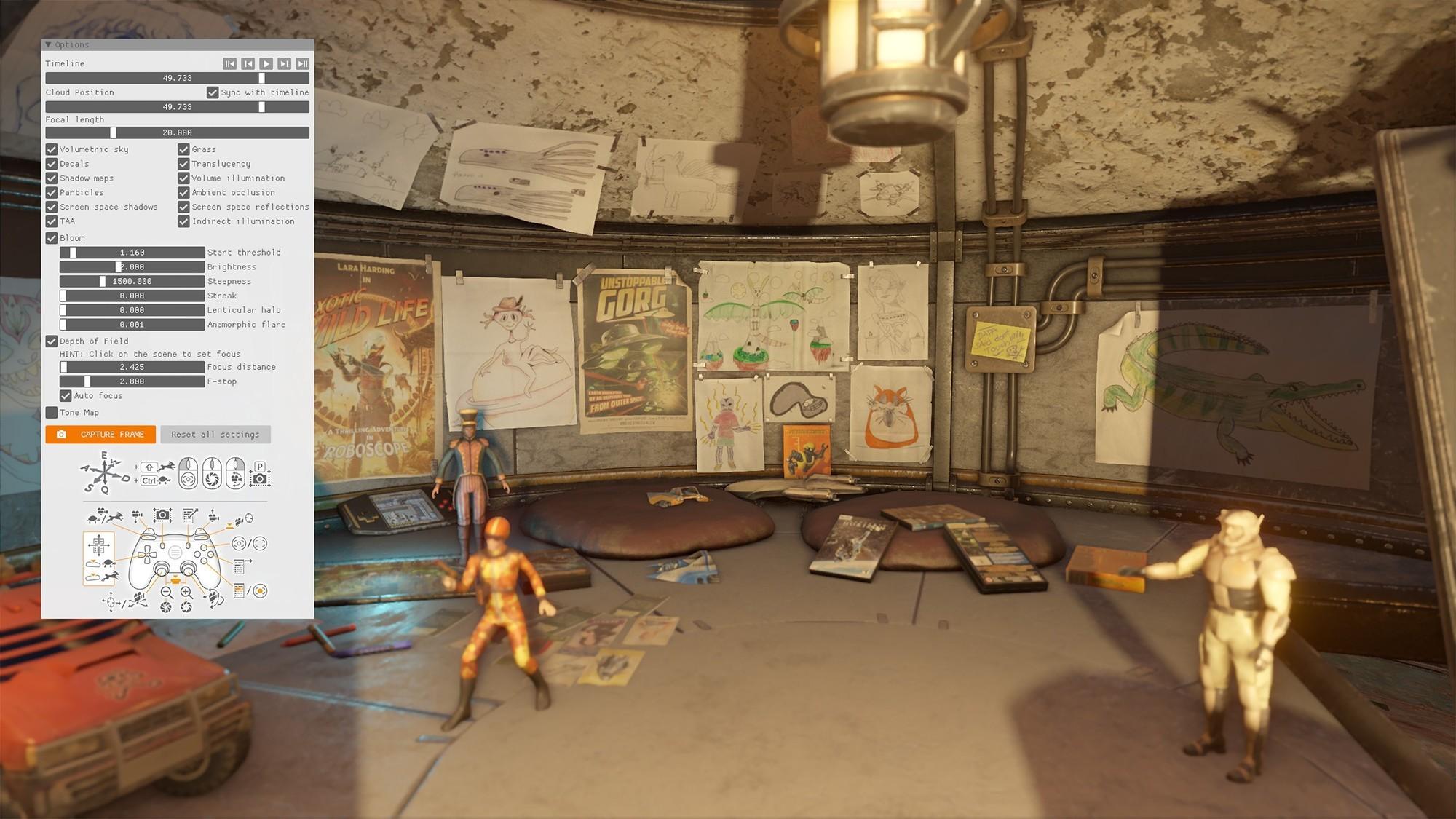1456x819 pixels.
Task: Collapse the Options panel header
Action: (49, 45)
